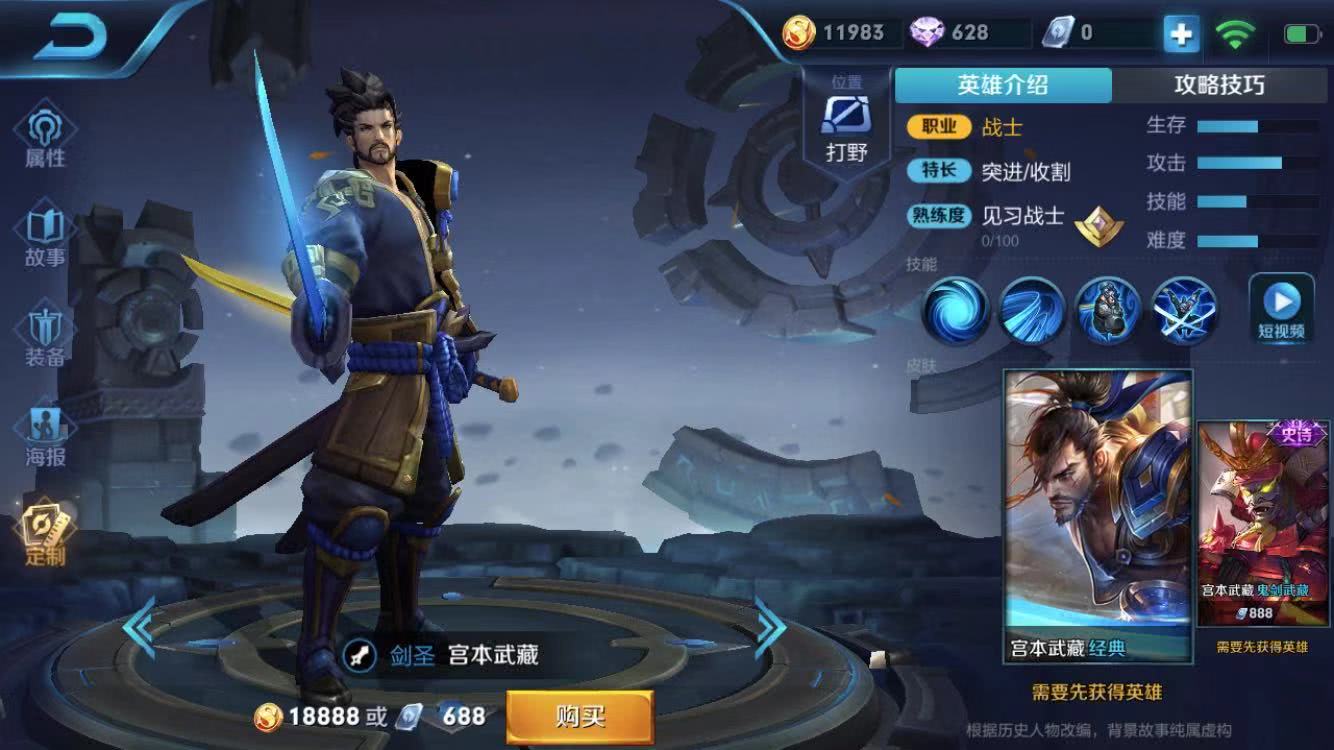This screenshot has height=750, width=1334.
Task: Click the network signal indicator
Action: coord(1237,32)
